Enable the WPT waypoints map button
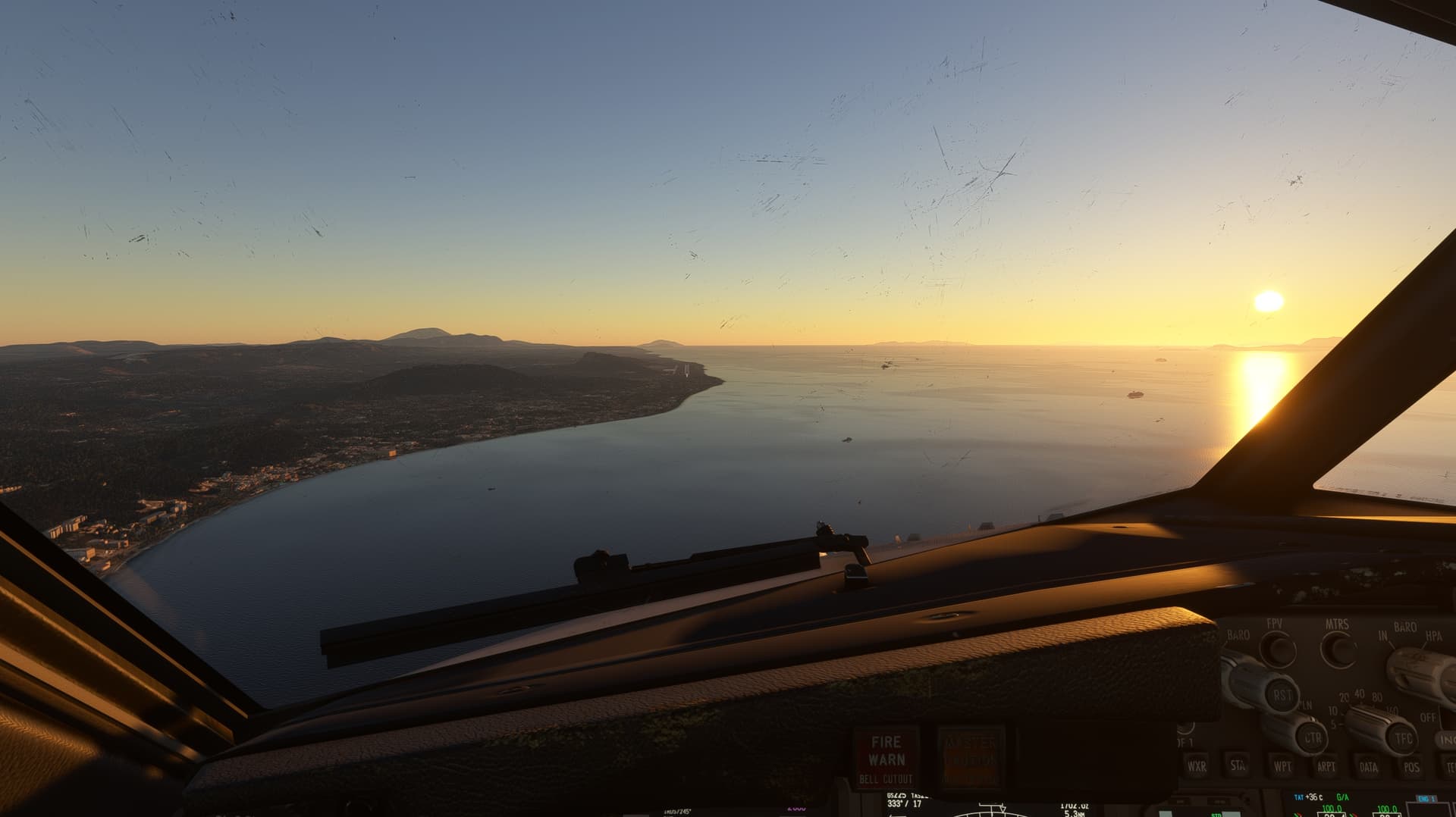This screenshot has width=1456, height=817. tap(1283, 766)
